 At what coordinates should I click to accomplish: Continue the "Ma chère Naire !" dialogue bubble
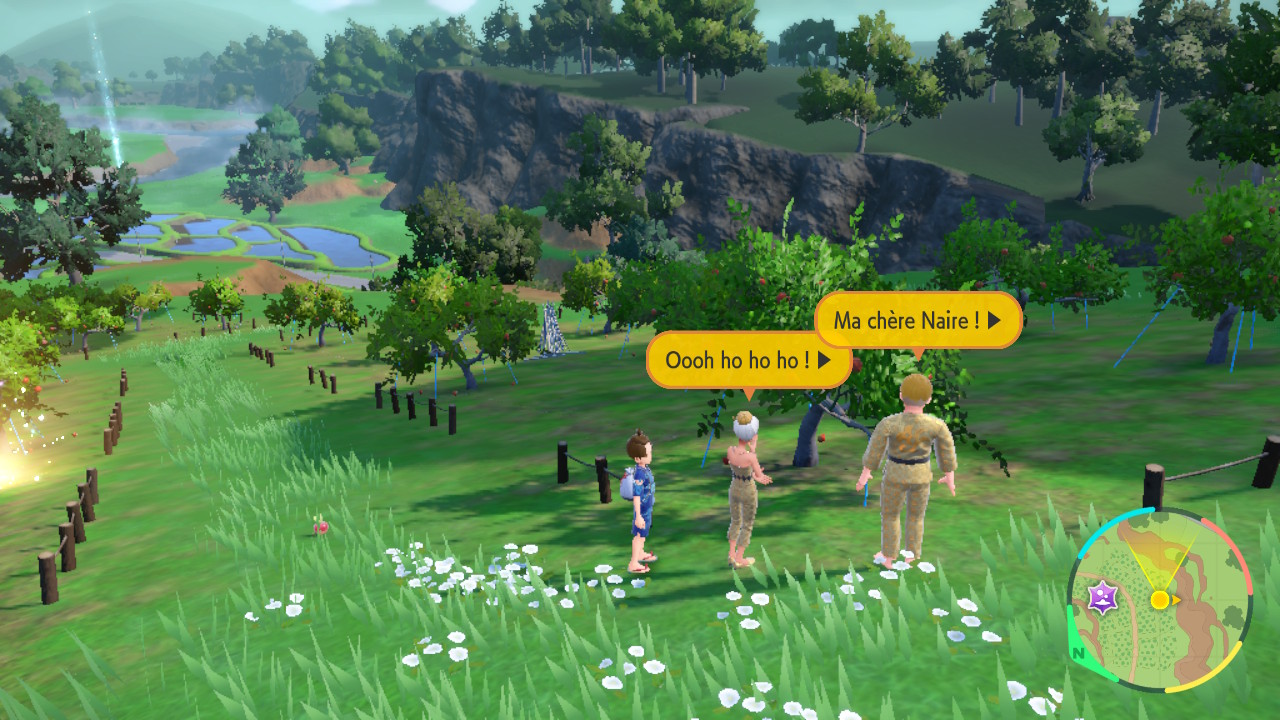pyautogui.click(x=917, y=321)
